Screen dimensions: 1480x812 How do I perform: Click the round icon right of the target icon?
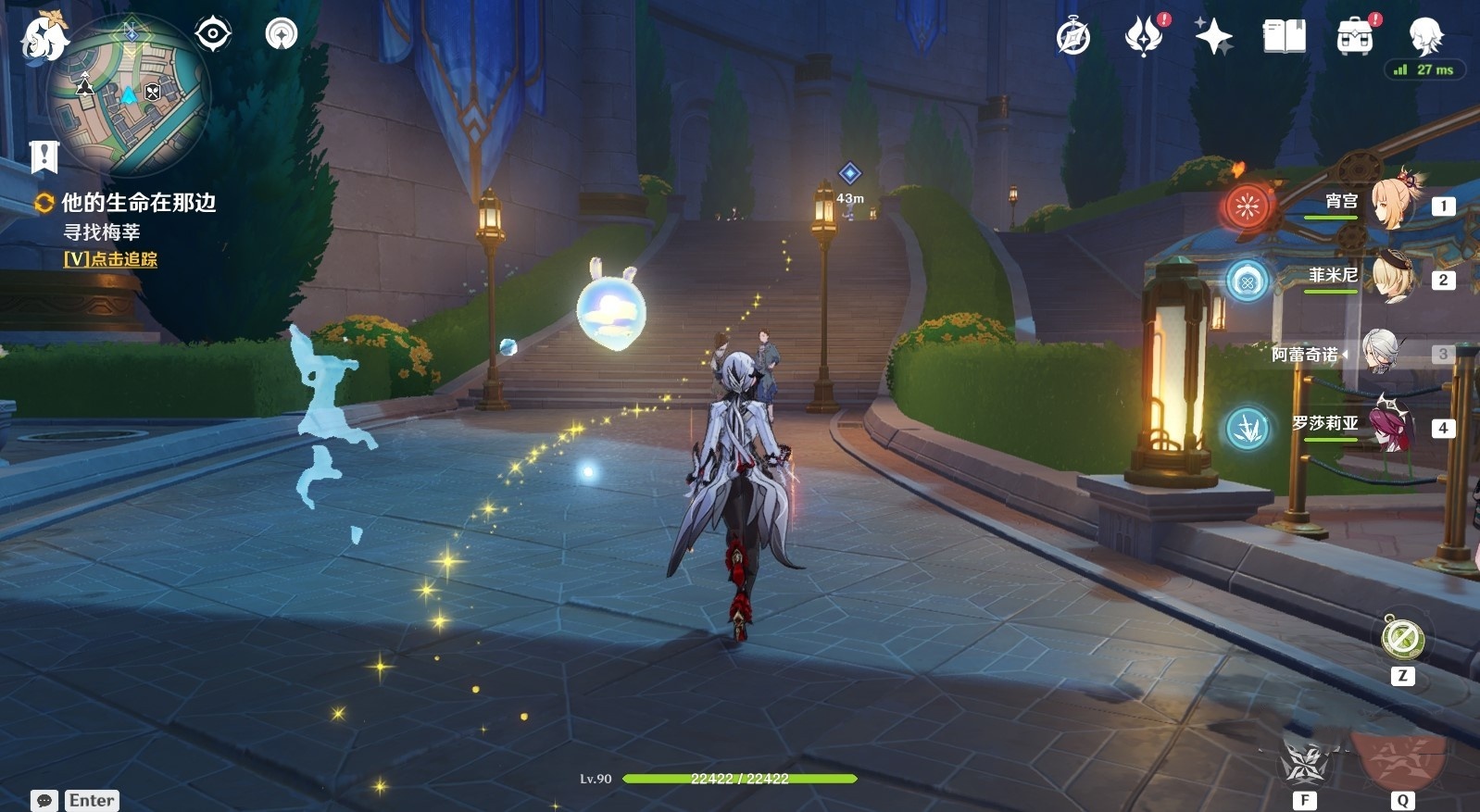pyautogui.click(x=282, y=34)
